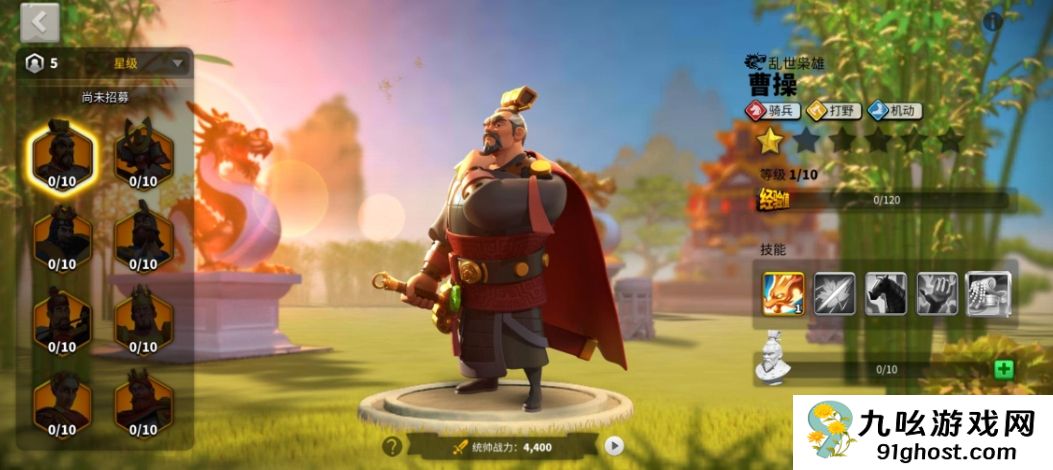View the slashing blade skill icon
Image resolution: width=1053 pixels, height=470 pixels.
835,294
